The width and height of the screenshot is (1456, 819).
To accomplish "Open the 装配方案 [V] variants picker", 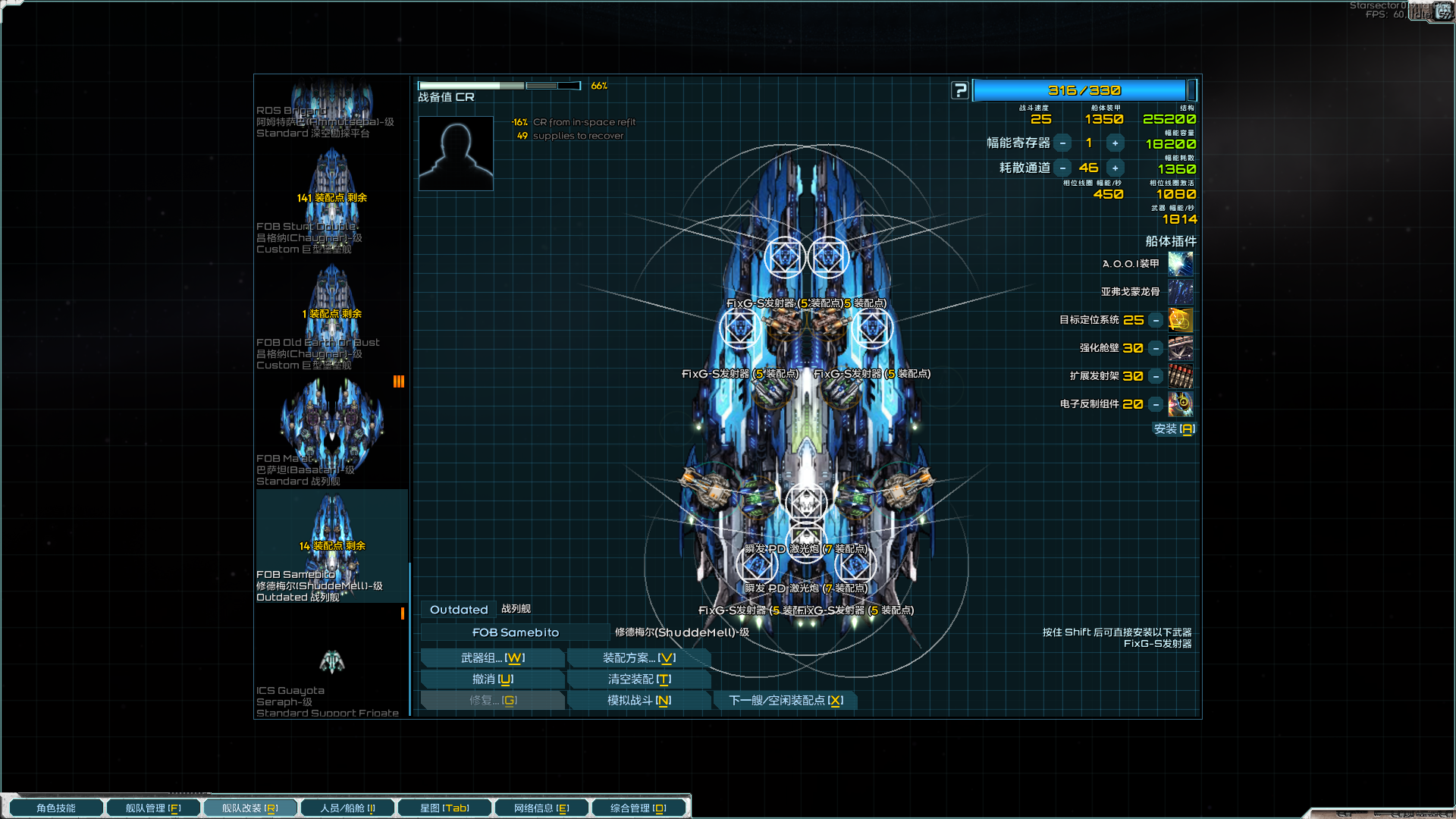I will [639, 657].
